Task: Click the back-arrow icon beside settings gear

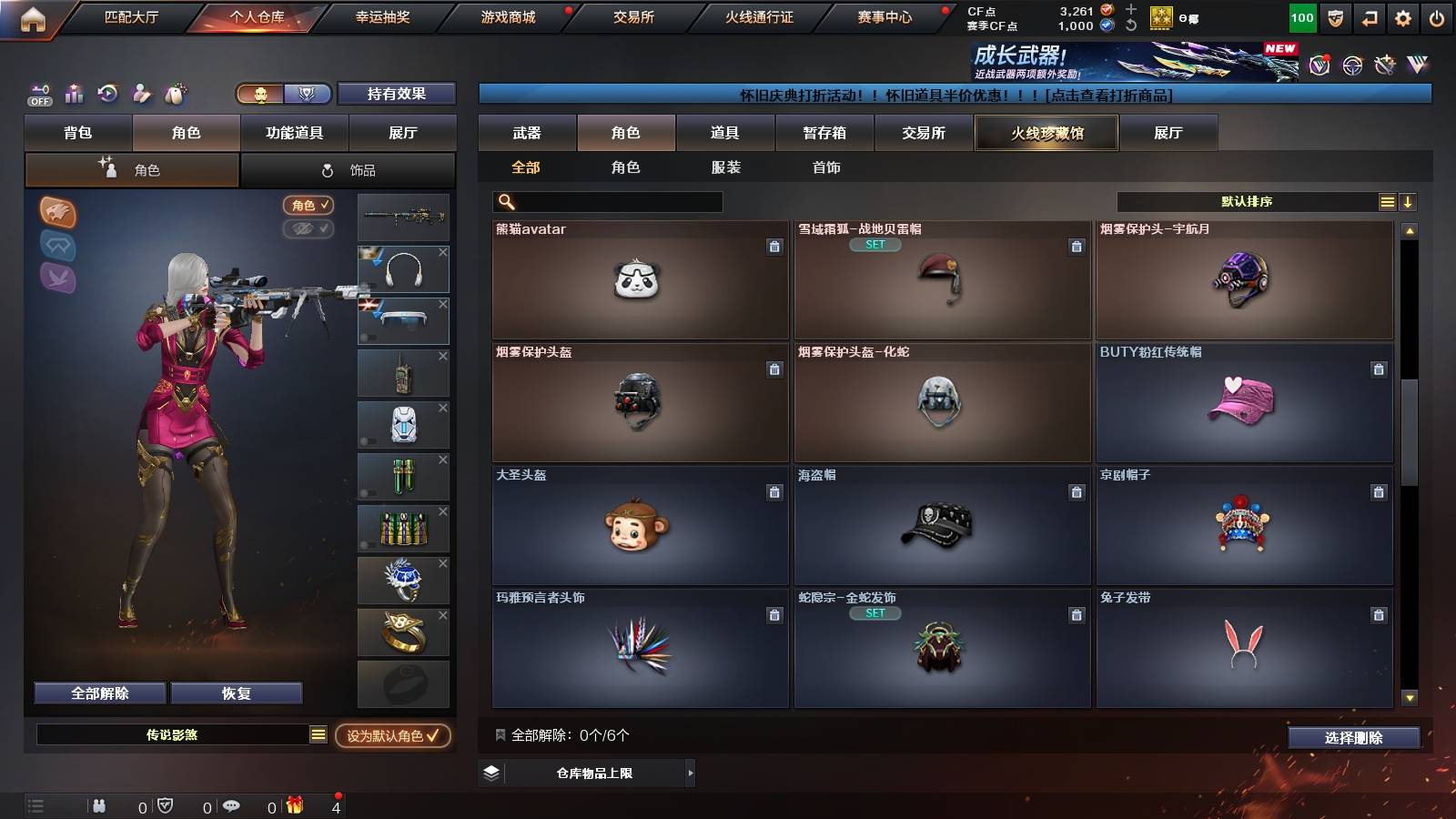Action: 1370,16
